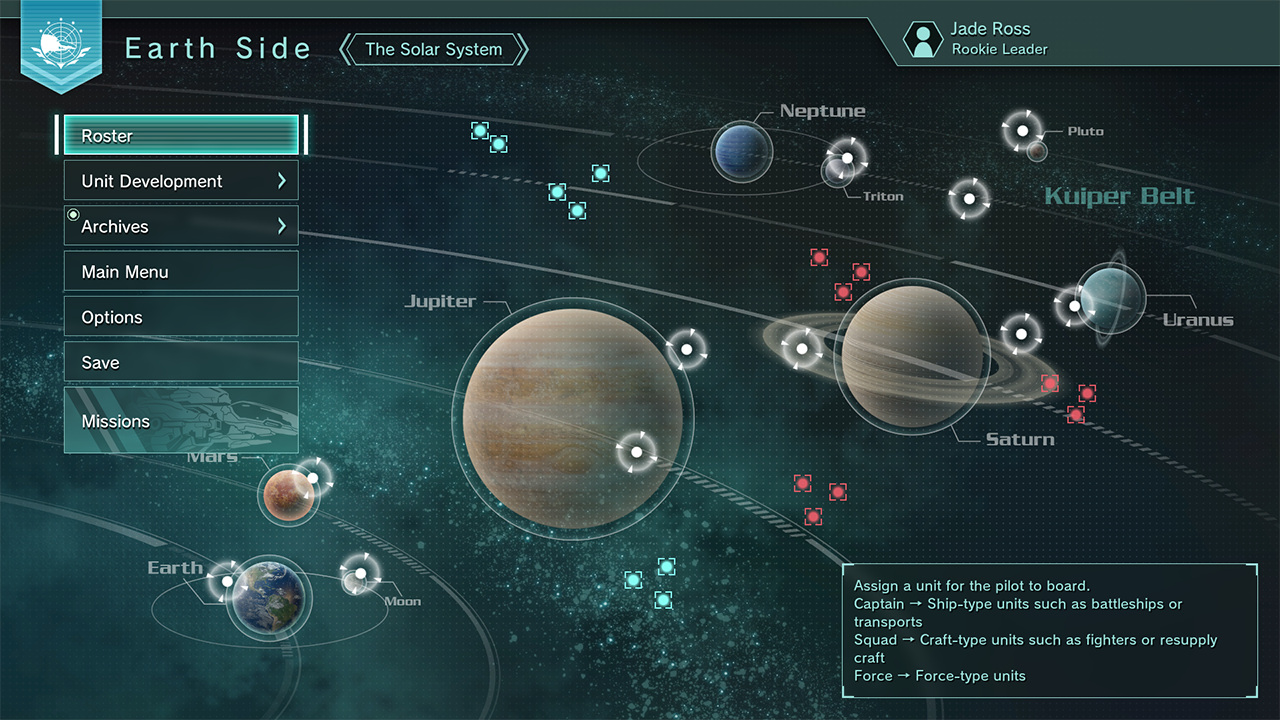This screenshot has width=1280, height=720.
Task: Click The Solar System location banner
Action: [434, 49]
